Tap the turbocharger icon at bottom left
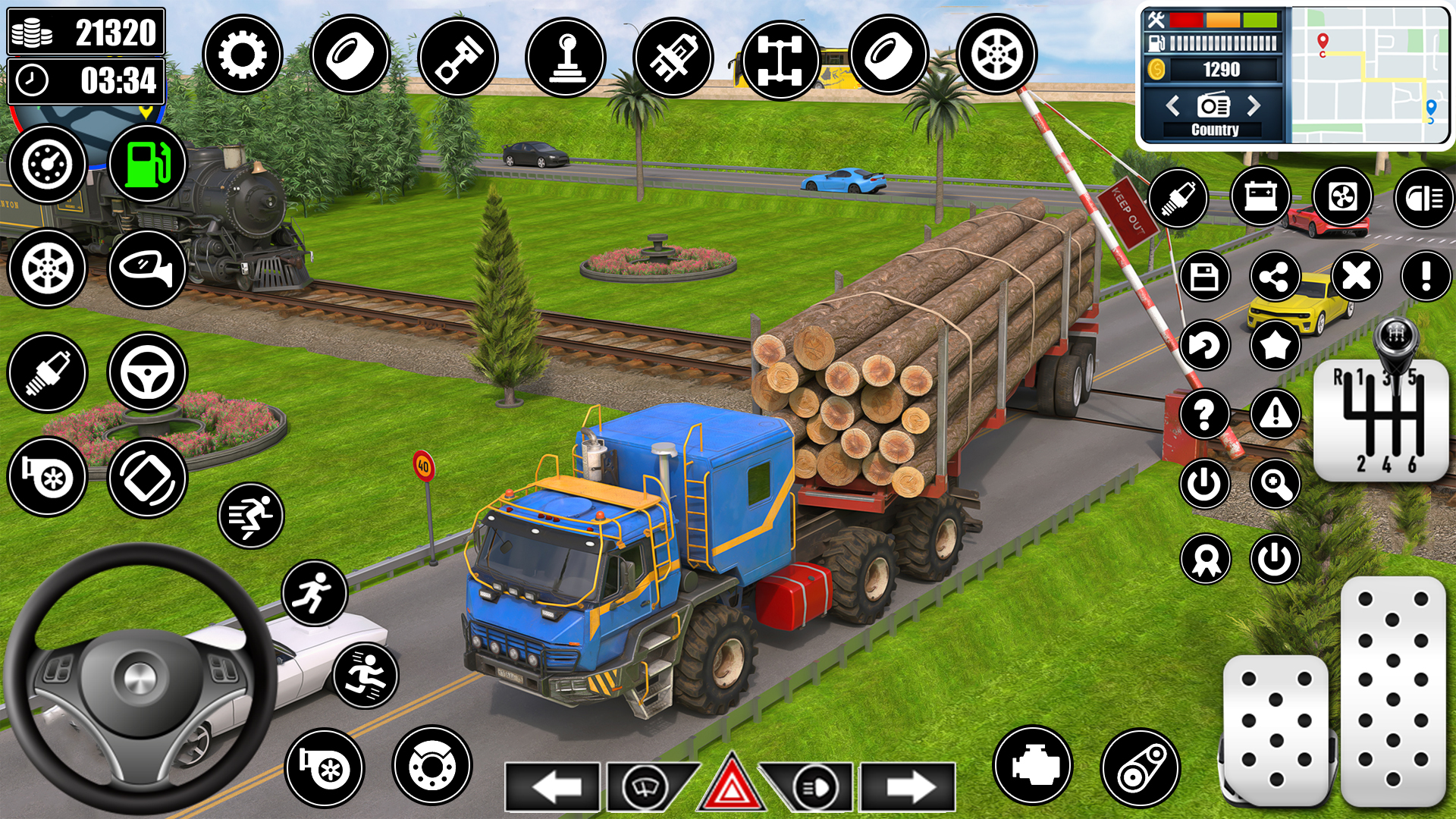The height and width of the screenshot is (819, 1456). tap(325, 767)
